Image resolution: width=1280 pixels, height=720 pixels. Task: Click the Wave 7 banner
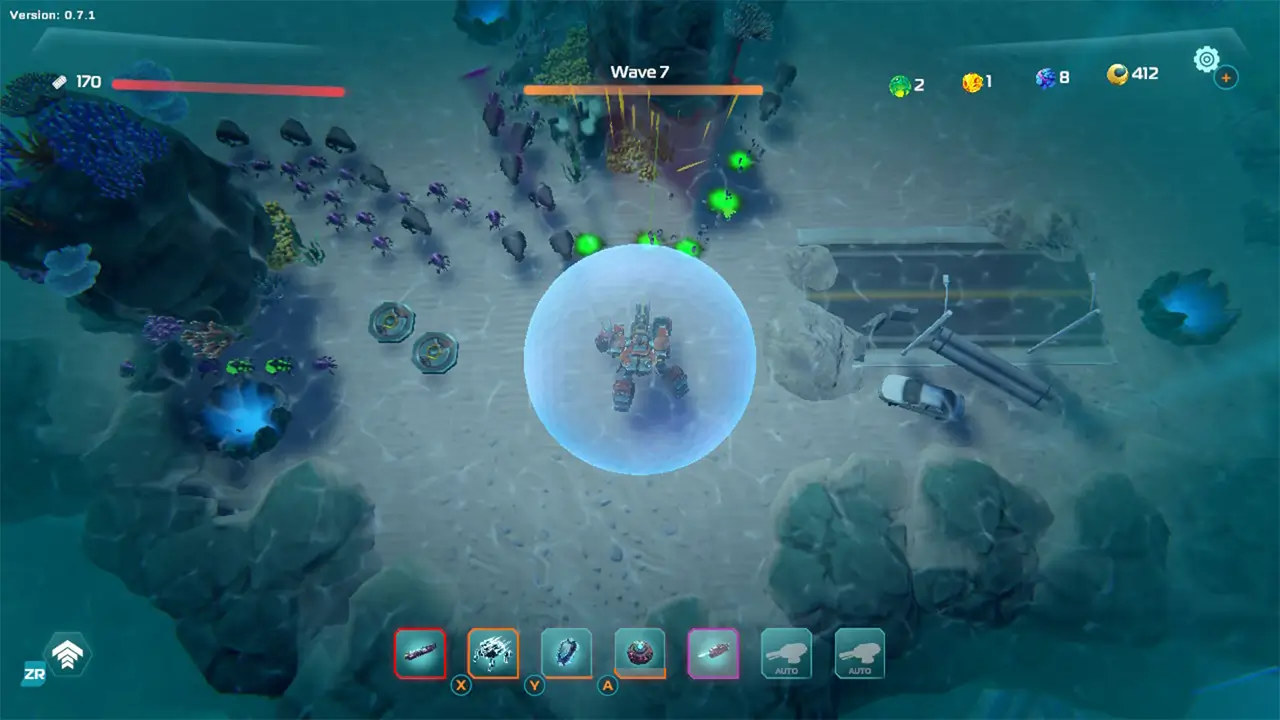point(641,71)
